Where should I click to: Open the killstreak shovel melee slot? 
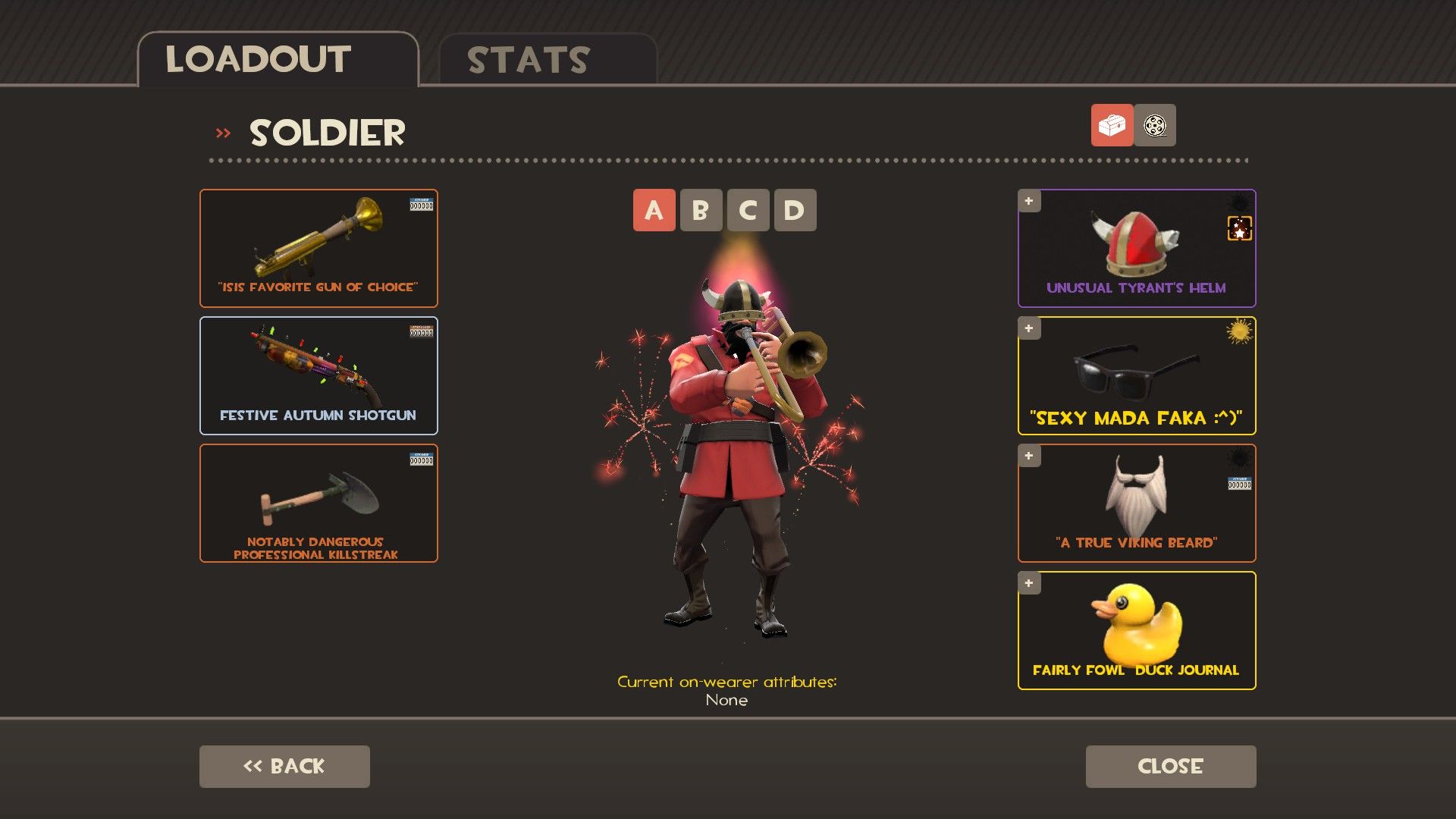click(318, 503)
